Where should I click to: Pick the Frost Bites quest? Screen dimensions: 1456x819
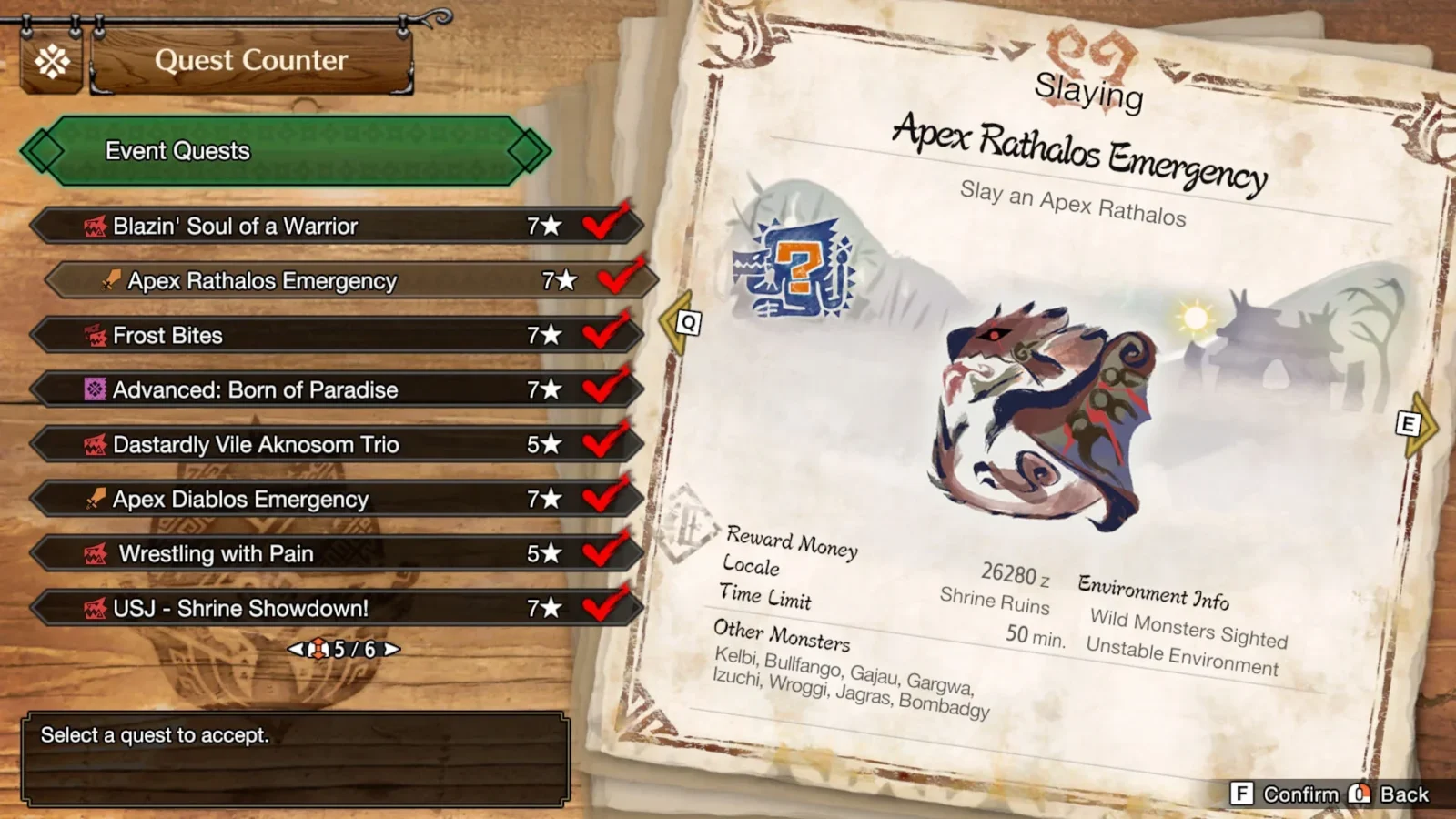[x=337, y=335]
